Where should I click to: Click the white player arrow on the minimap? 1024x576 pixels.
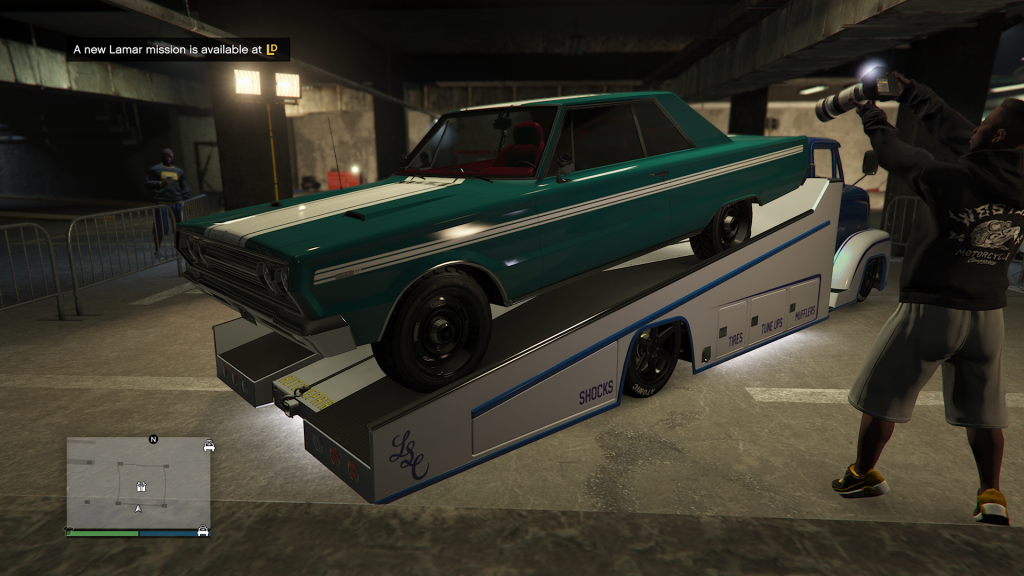(x=138, y=509)
